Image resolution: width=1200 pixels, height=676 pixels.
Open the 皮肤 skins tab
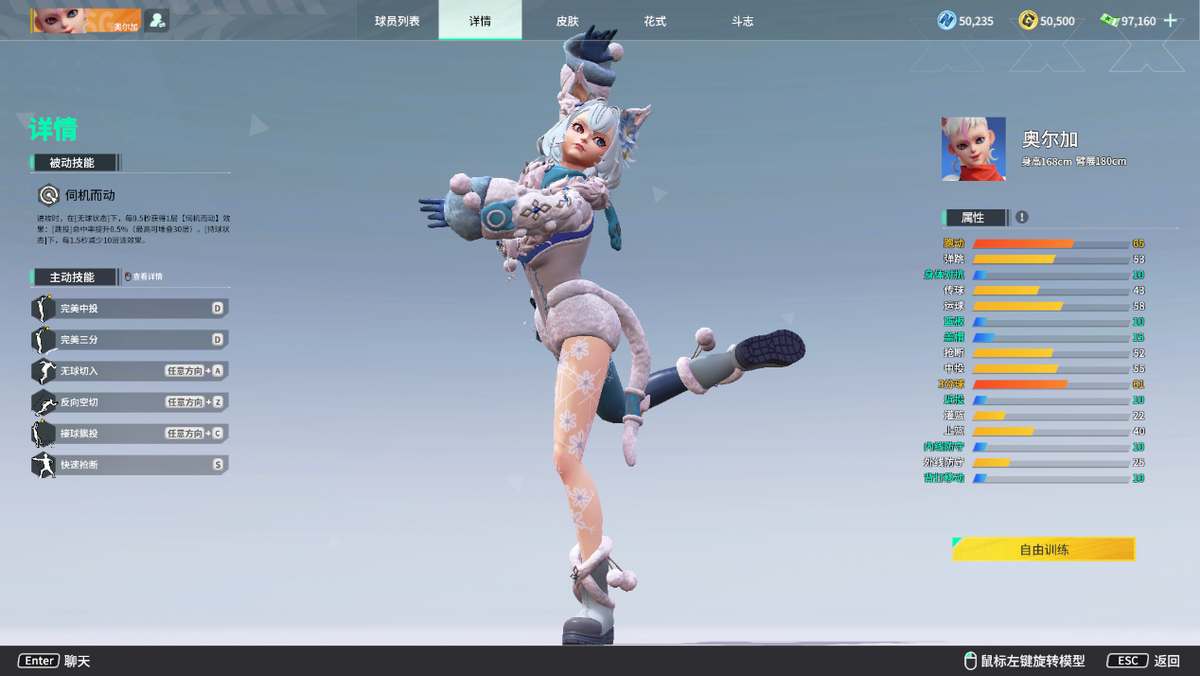[x=567, y=21]
